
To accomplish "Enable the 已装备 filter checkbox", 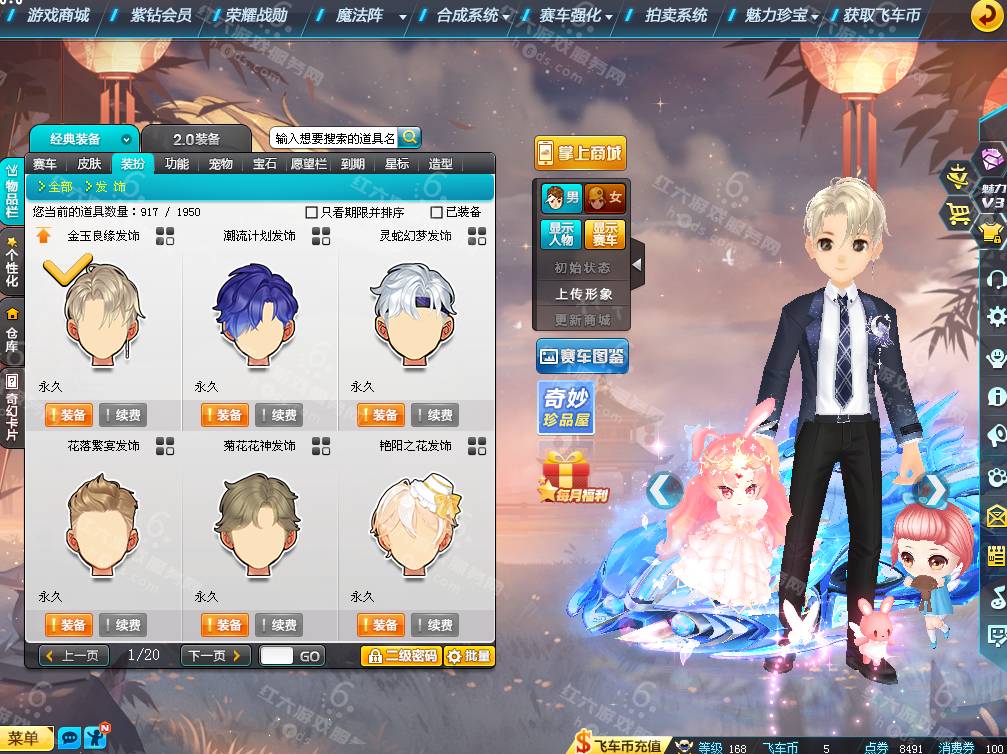I will tap(436, 212).
